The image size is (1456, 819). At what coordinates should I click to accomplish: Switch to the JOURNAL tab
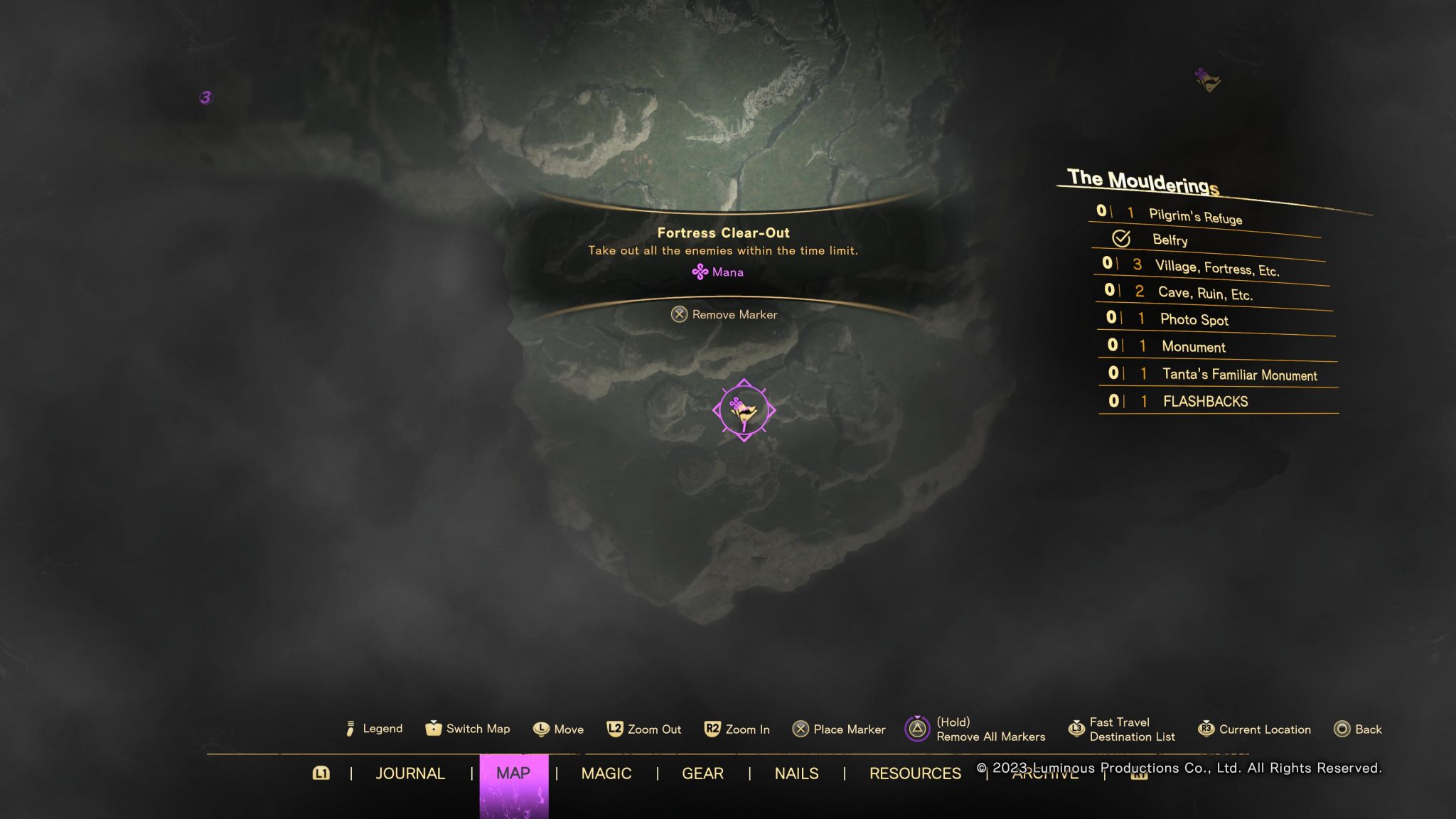[409, 773]
